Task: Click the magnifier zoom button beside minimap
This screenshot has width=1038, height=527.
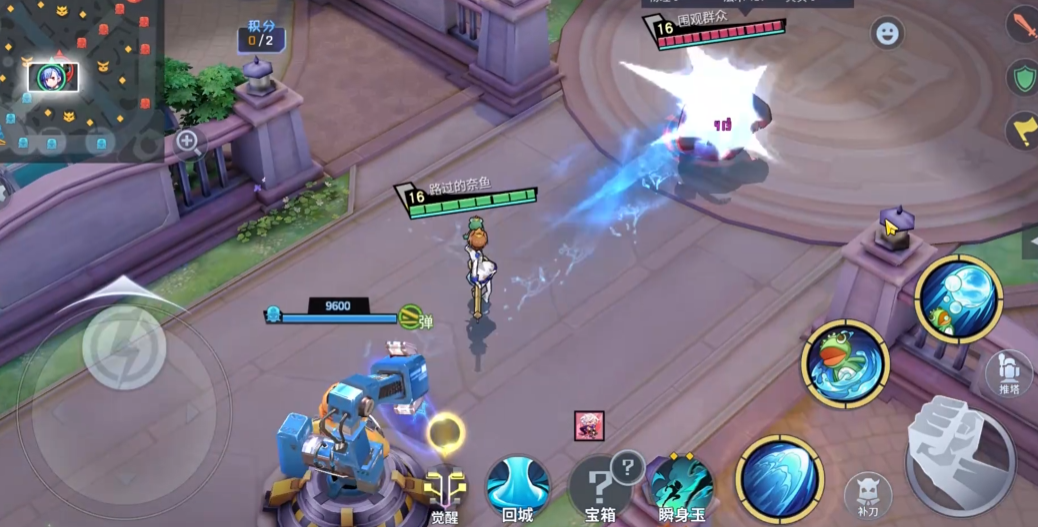Action: (187, 142)
